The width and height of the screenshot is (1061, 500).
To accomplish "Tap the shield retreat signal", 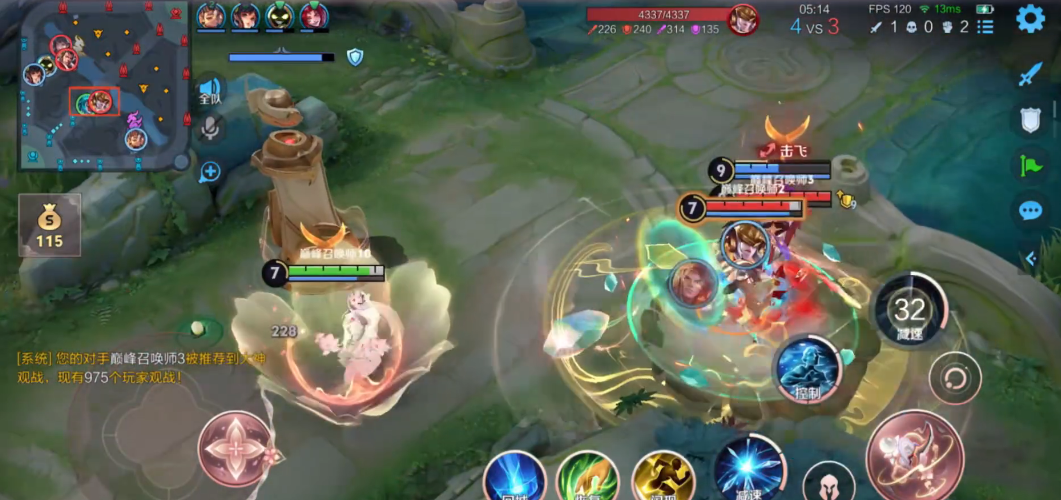I will click(1030, 120).
